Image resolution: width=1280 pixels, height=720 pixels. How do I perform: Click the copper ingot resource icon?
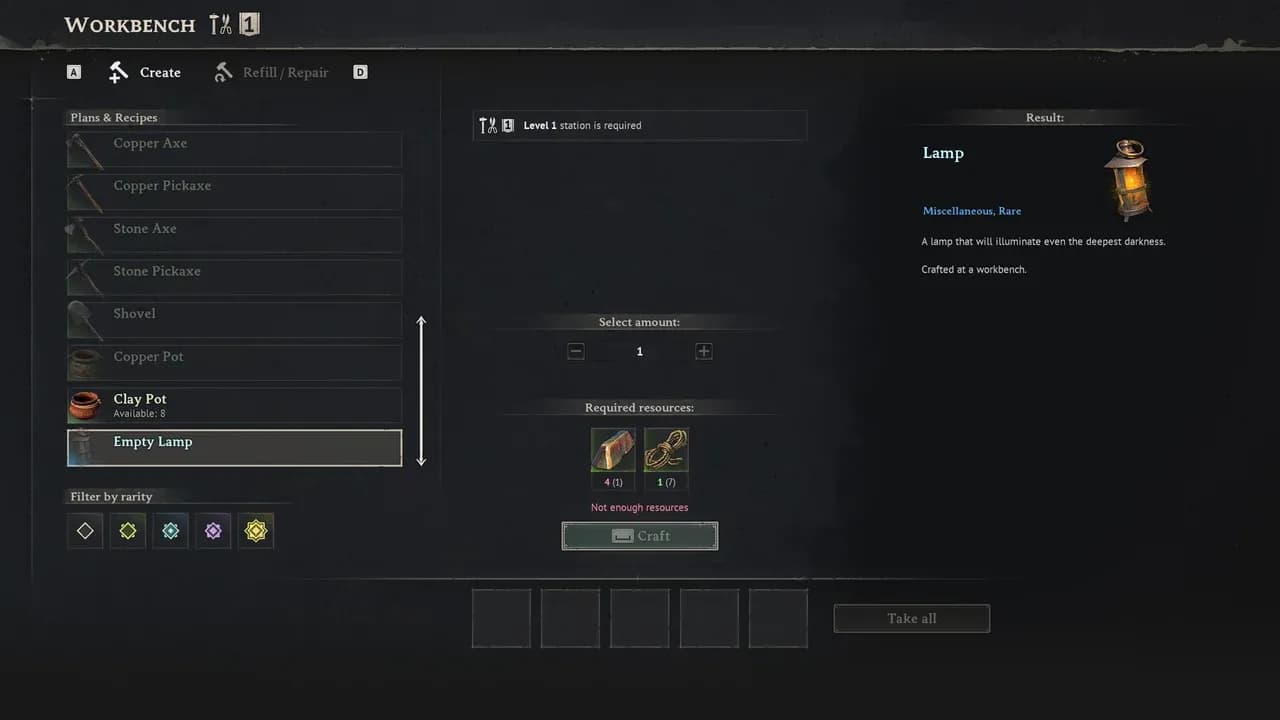613,450
